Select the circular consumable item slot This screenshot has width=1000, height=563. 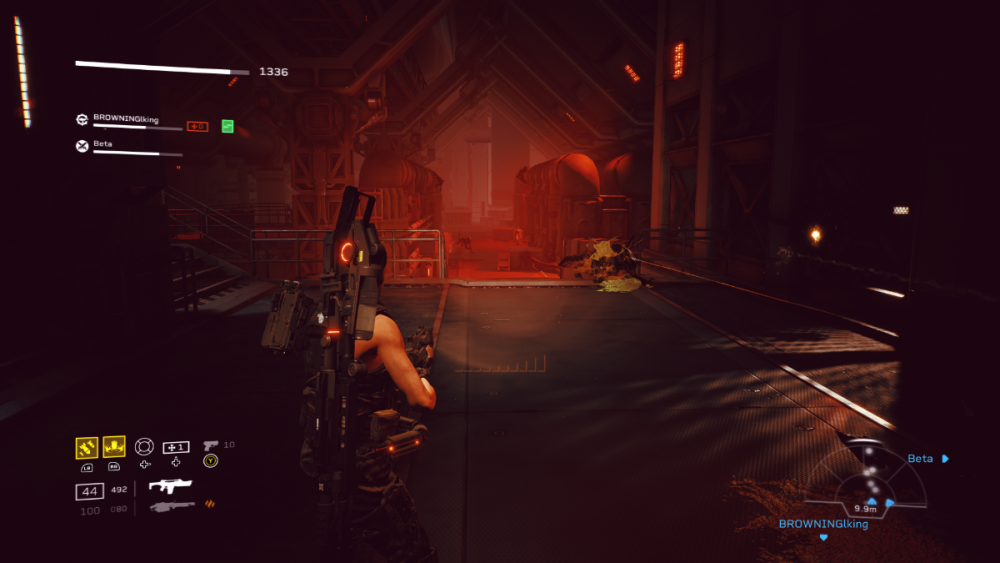point(144,447)
